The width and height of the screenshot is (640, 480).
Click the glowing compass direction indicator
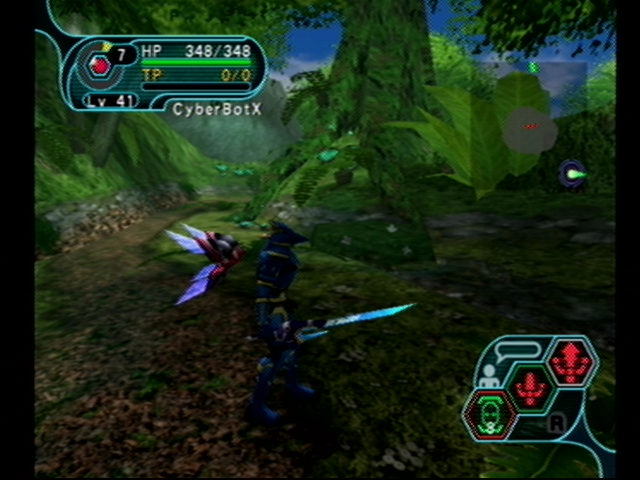572,174
